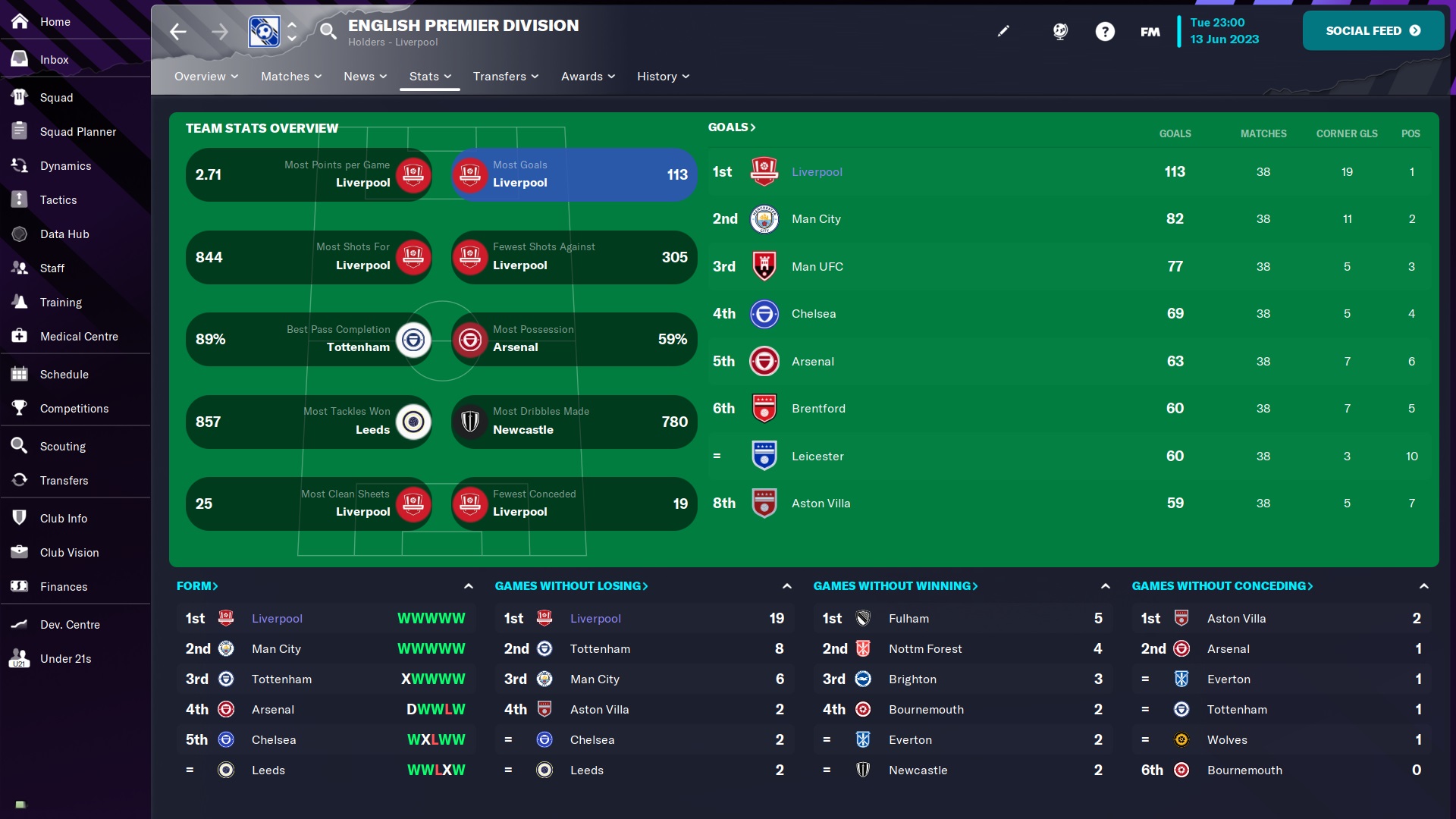1456x819 pixels.
Task: Open Games Without Conceding full list
Action: tap(1222, 586)
